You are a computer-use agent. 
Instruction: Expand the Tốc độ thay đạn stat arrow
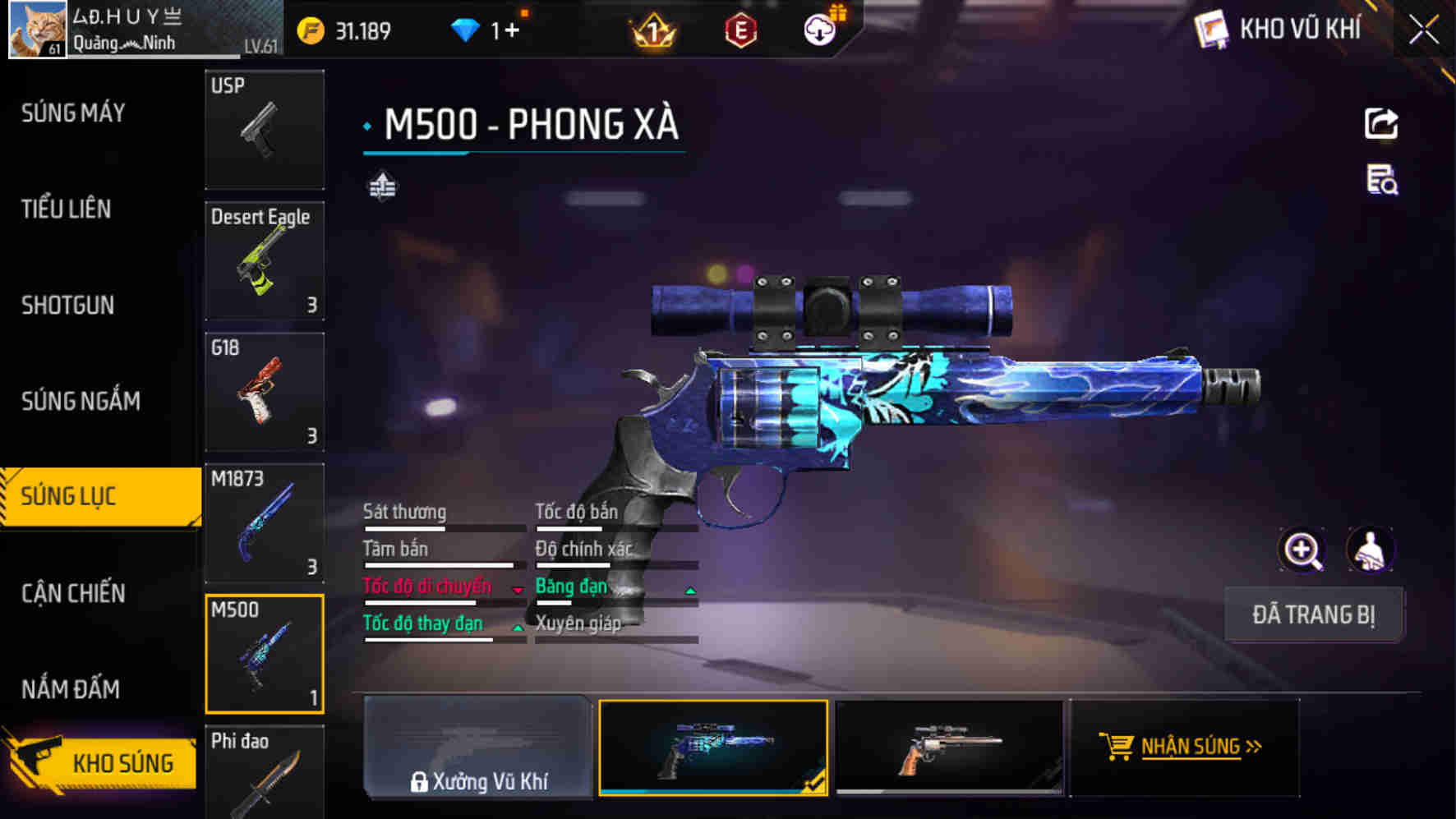[518, 627]
